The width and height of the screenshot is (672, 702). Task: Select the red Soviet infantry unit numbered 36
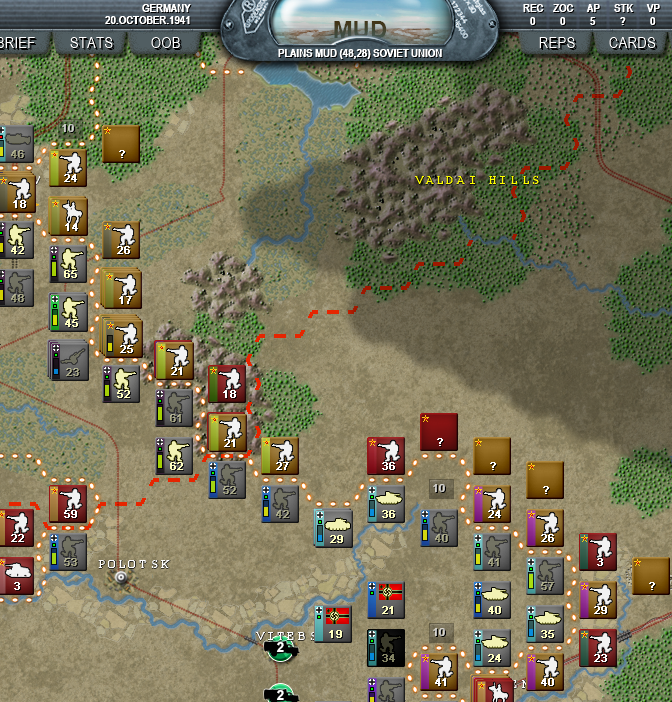click(387, 455)
